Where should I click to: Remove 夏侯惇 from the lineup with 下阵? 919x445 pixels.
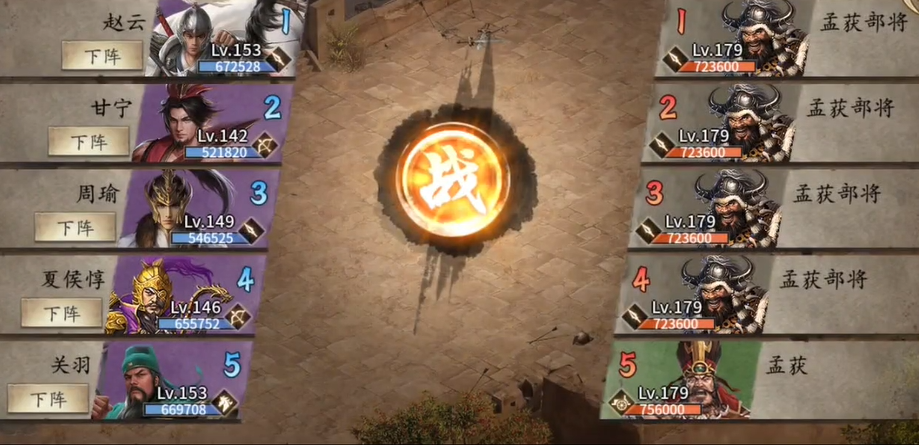click(61, 313)
